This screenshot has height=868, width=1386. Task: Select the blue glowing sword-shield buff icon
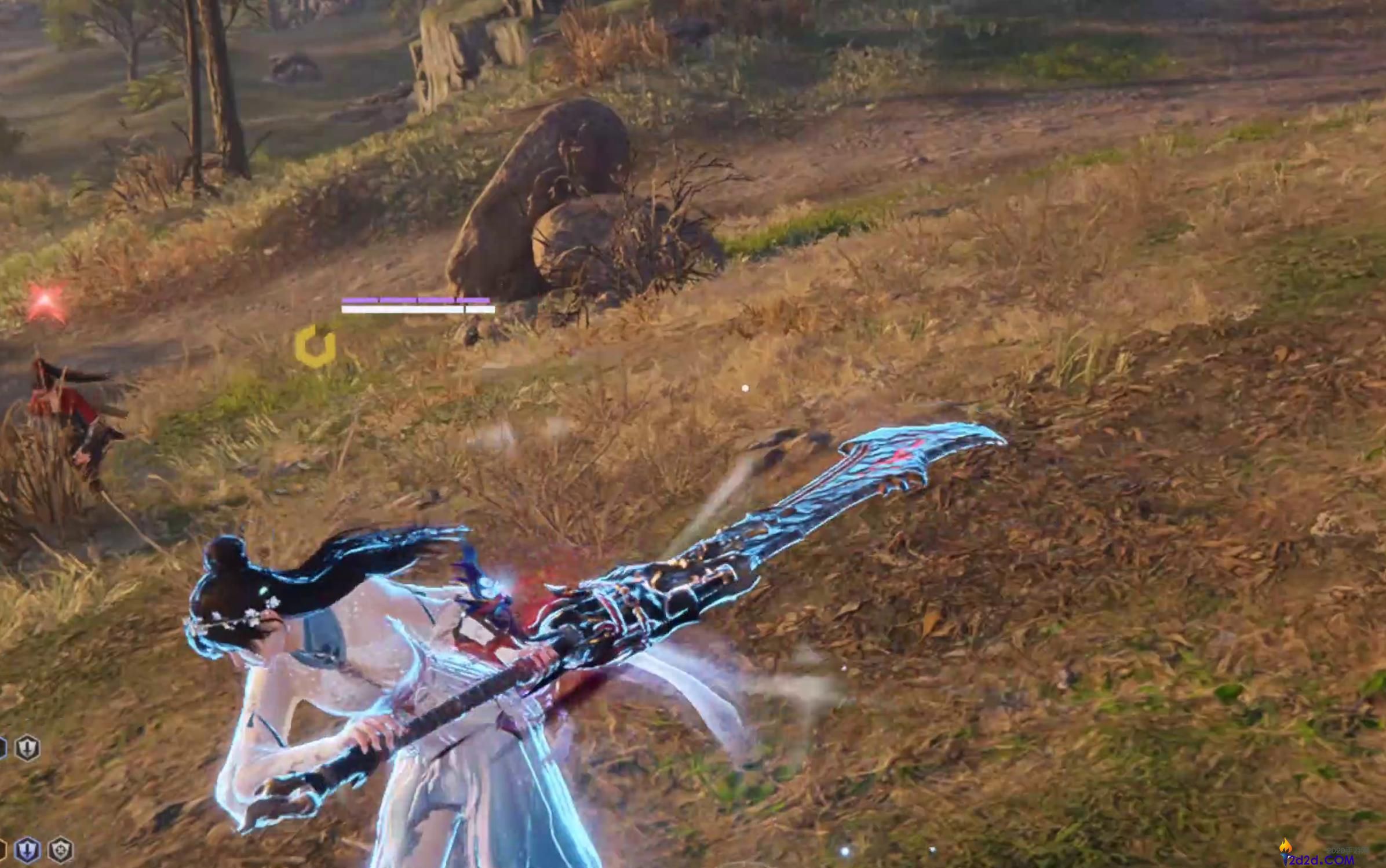click(x=27, y=850)
